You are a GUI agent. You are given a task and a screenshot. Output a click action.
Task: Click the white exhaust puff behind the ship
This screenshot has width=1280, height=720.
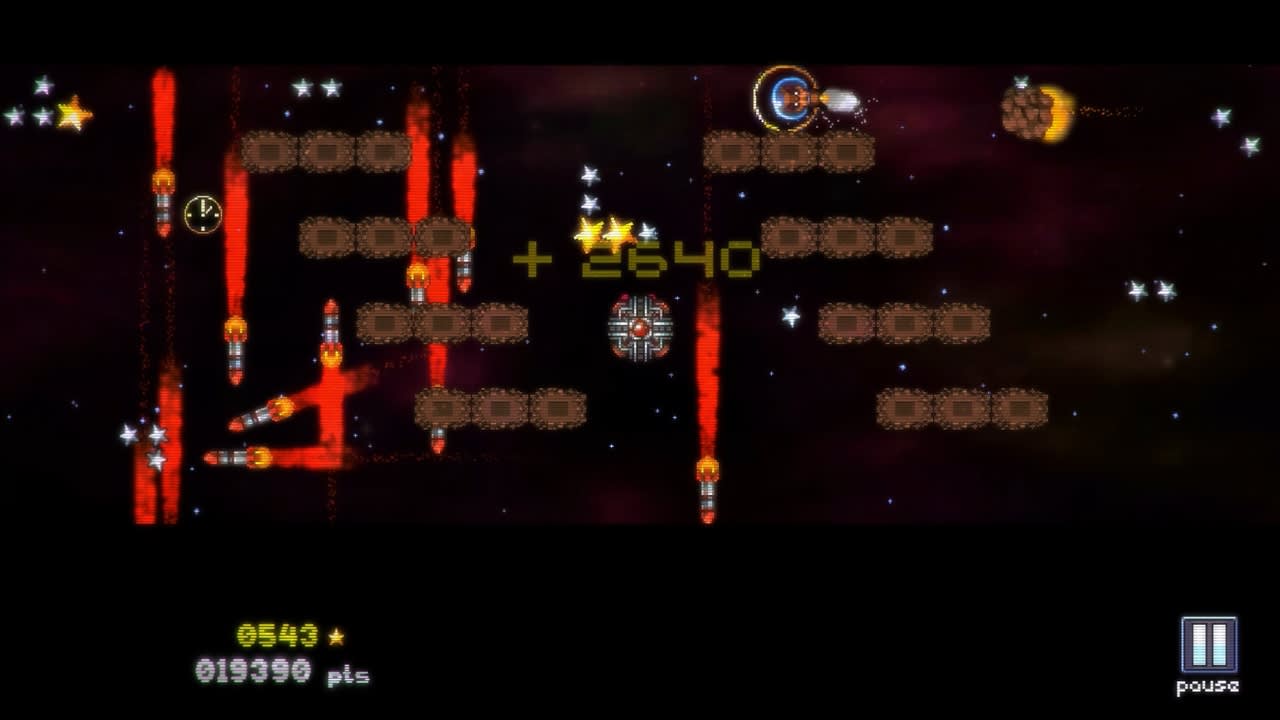tap(843, 99)
